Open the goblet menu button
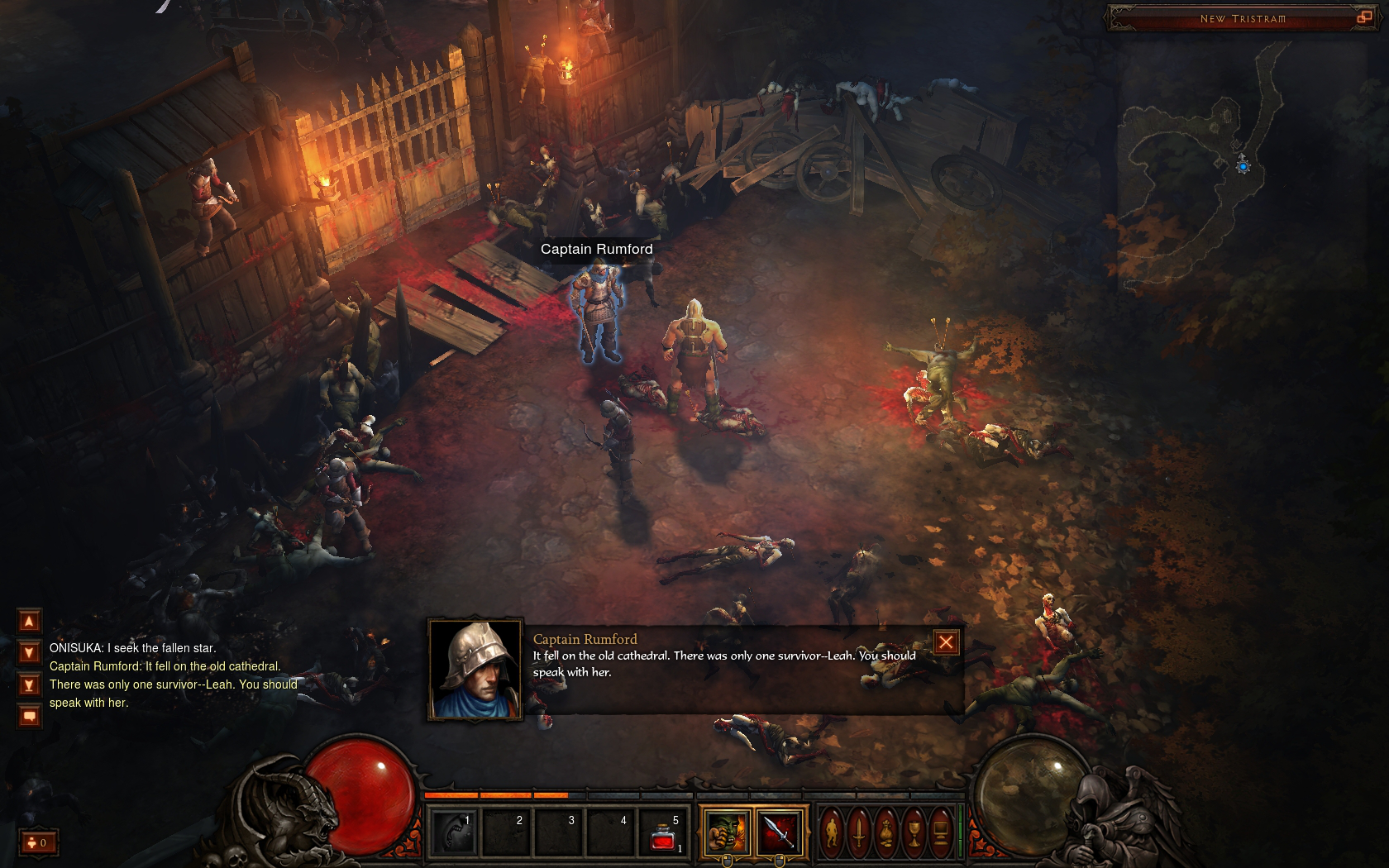Viewport: 1389px width, 868px height. click(x=914, y=832)
